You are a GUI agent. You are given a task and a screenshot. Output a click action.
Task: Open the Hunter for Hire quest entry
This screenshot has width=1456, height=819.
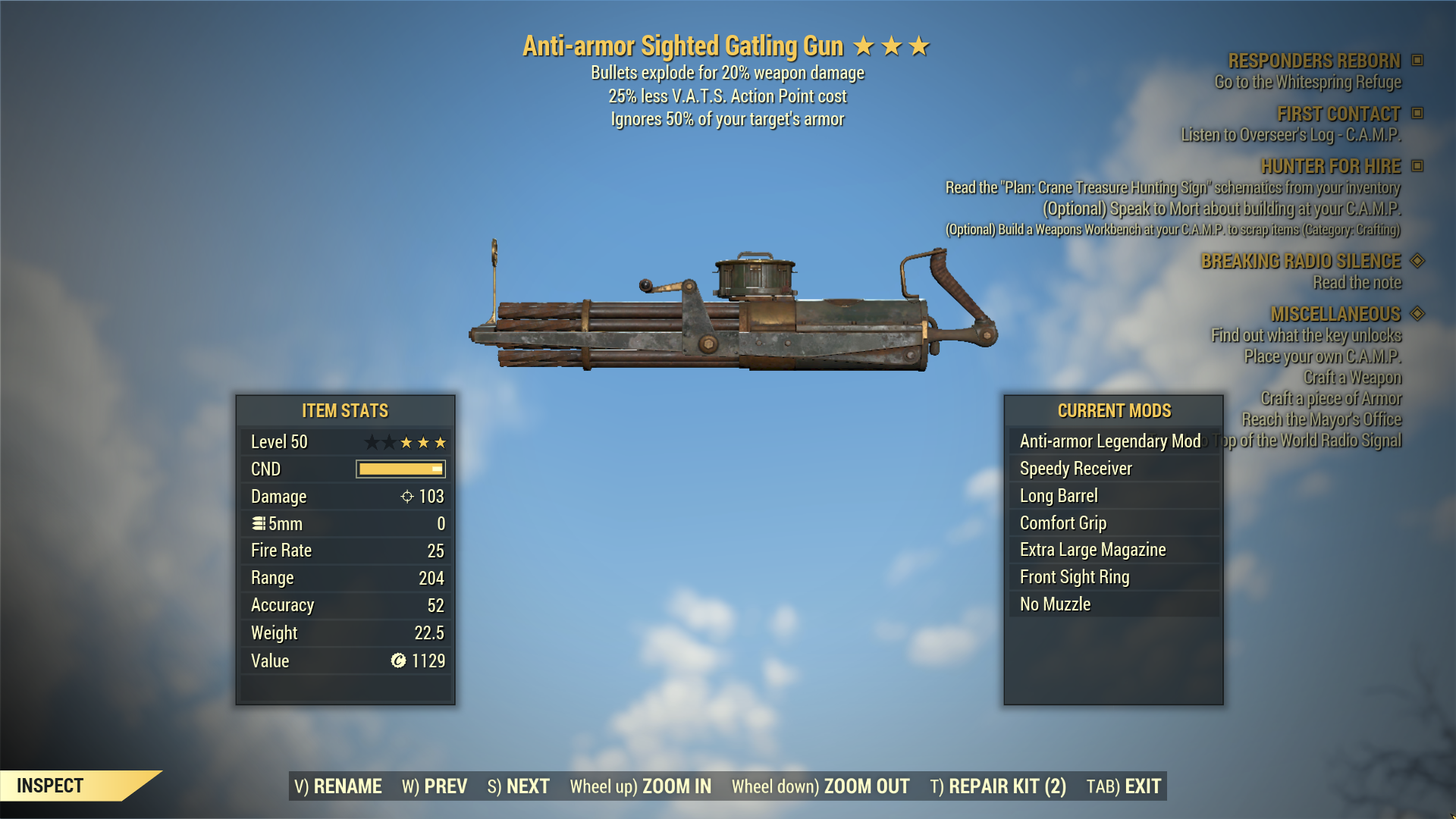point(1330,166)
